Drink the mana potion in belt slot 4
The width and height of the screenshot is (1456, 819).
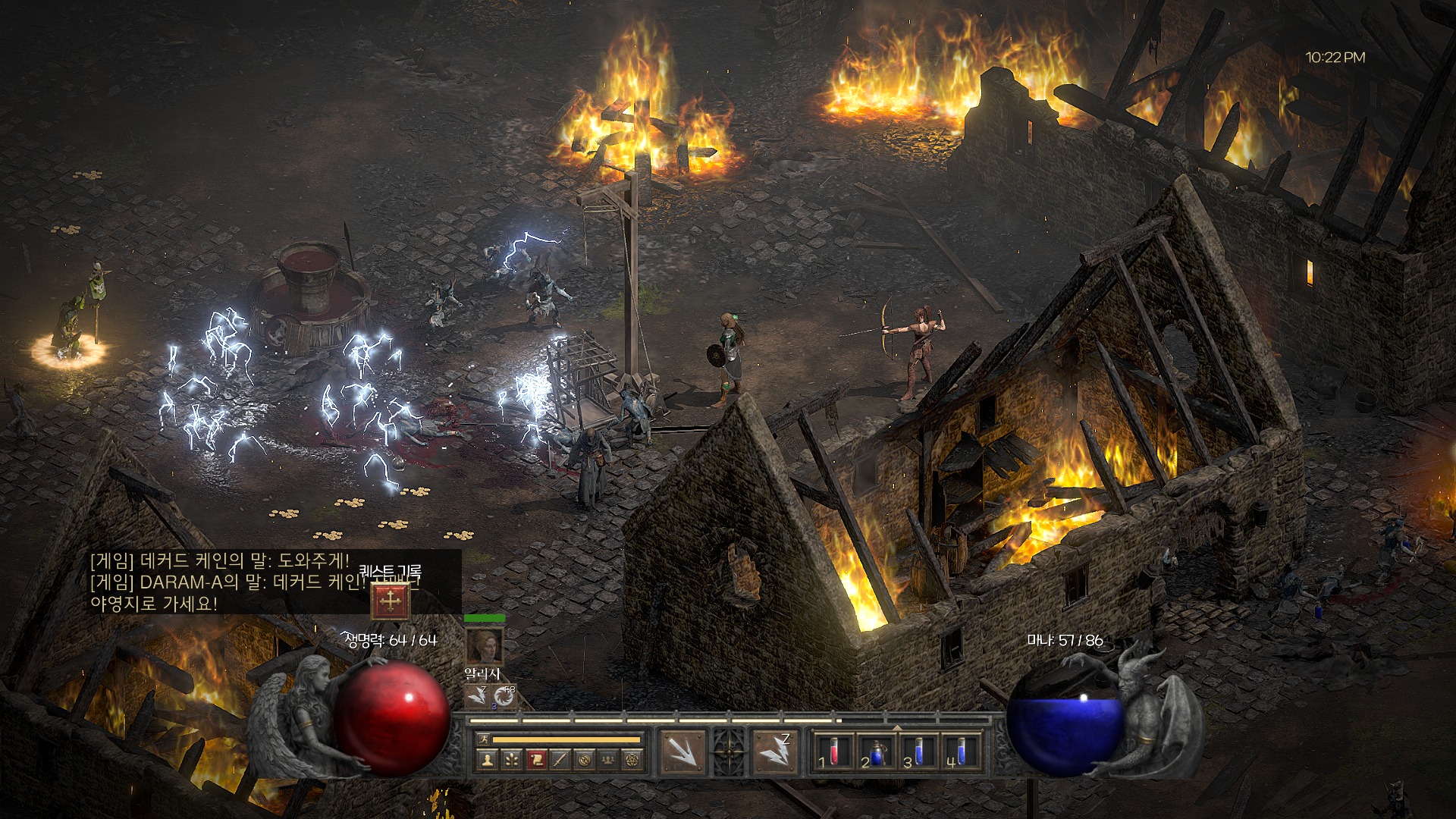pos(961,752)
